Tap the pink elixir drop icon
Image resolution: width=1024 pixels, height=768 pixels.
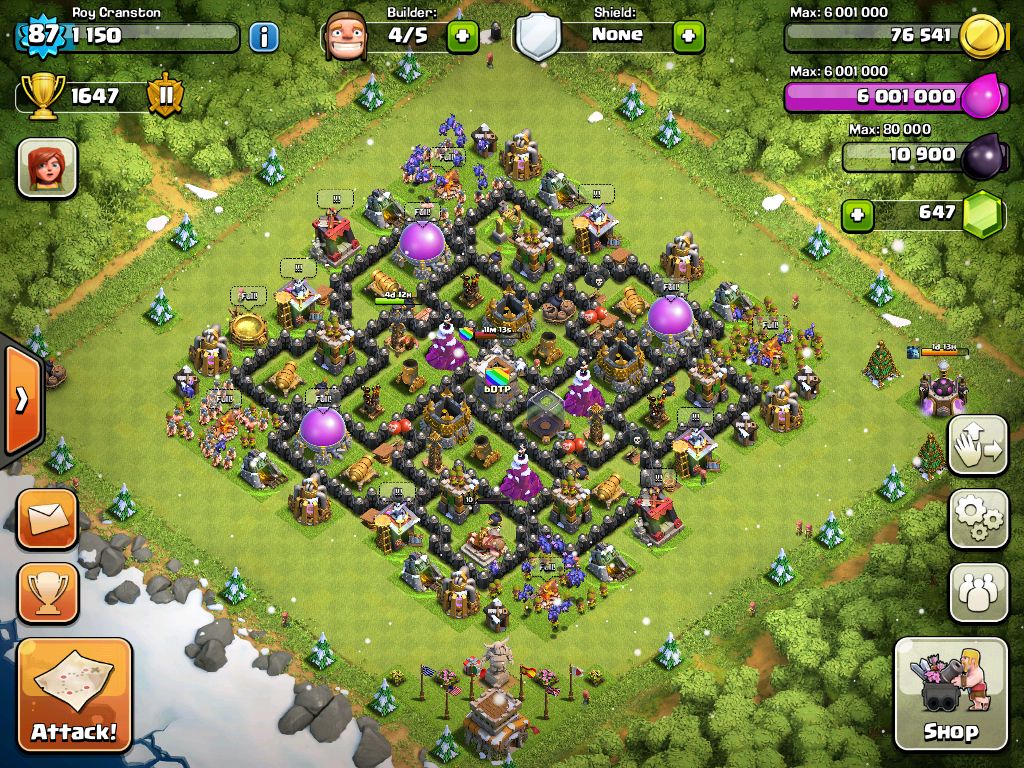coord(982,97)
